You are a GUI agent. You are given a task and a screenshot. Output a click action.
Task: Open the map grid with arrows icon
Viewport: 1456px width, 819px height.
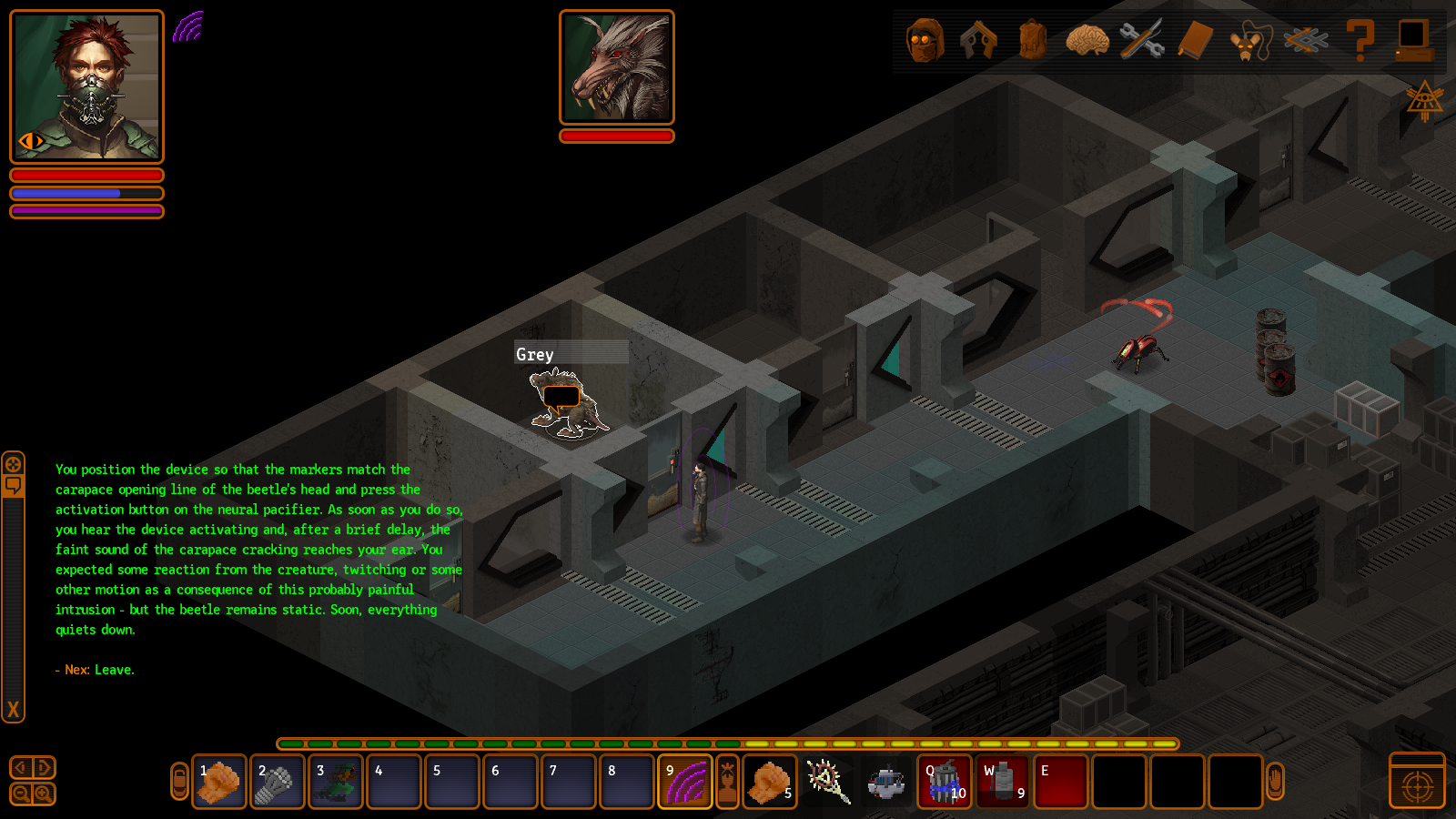click(1306, 41)
